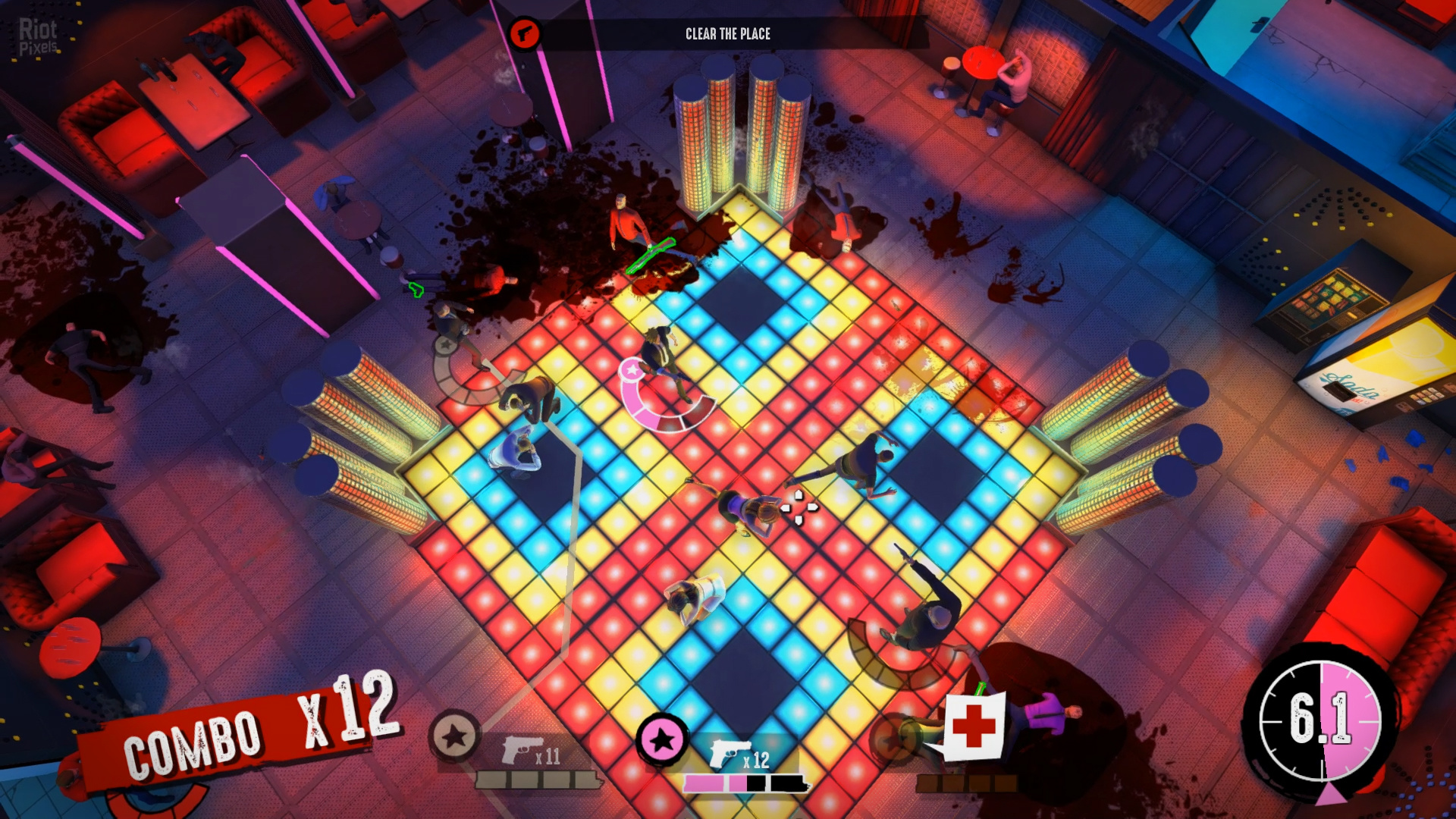The width and height of the screenshot is (1456, 819).
Task: Click the pink rewind clock dial
Action: pyautogui.click(x=1320, y=721)
